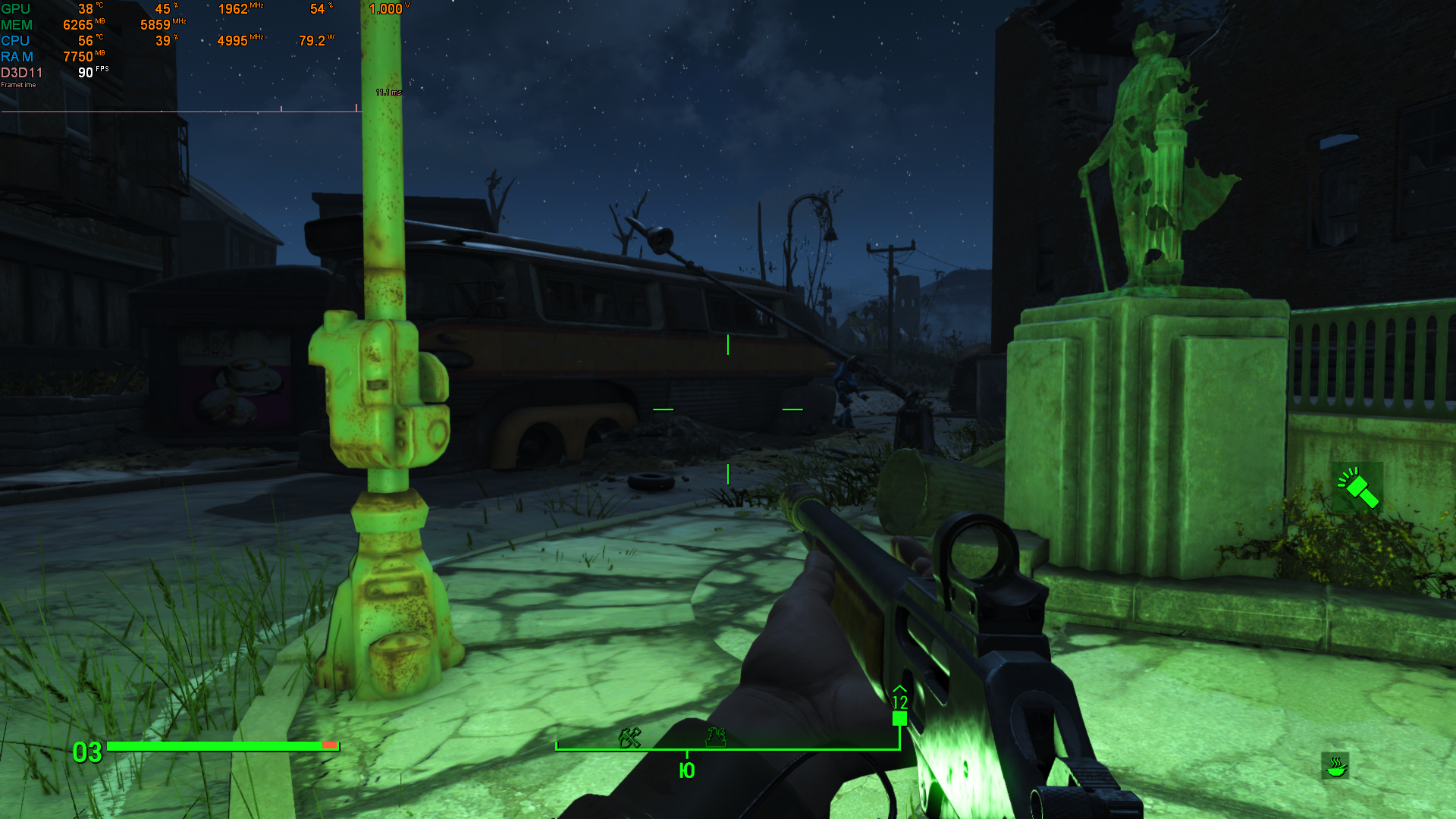
Task: Click the flashlight status icon
Action: tap(1357, 488)
